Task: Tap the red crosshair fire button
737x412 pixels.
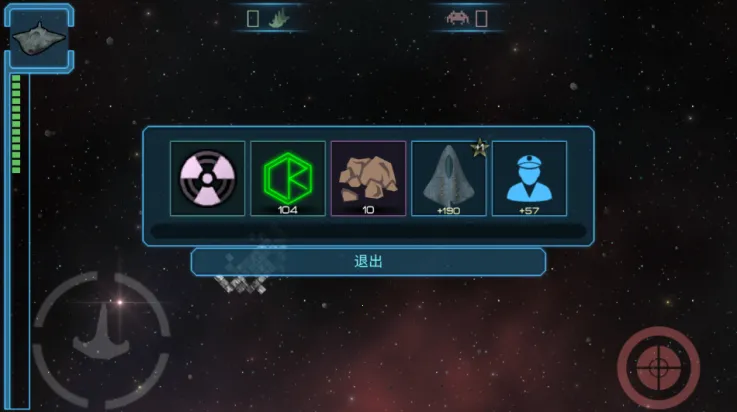Action: (x=657, y=366)
